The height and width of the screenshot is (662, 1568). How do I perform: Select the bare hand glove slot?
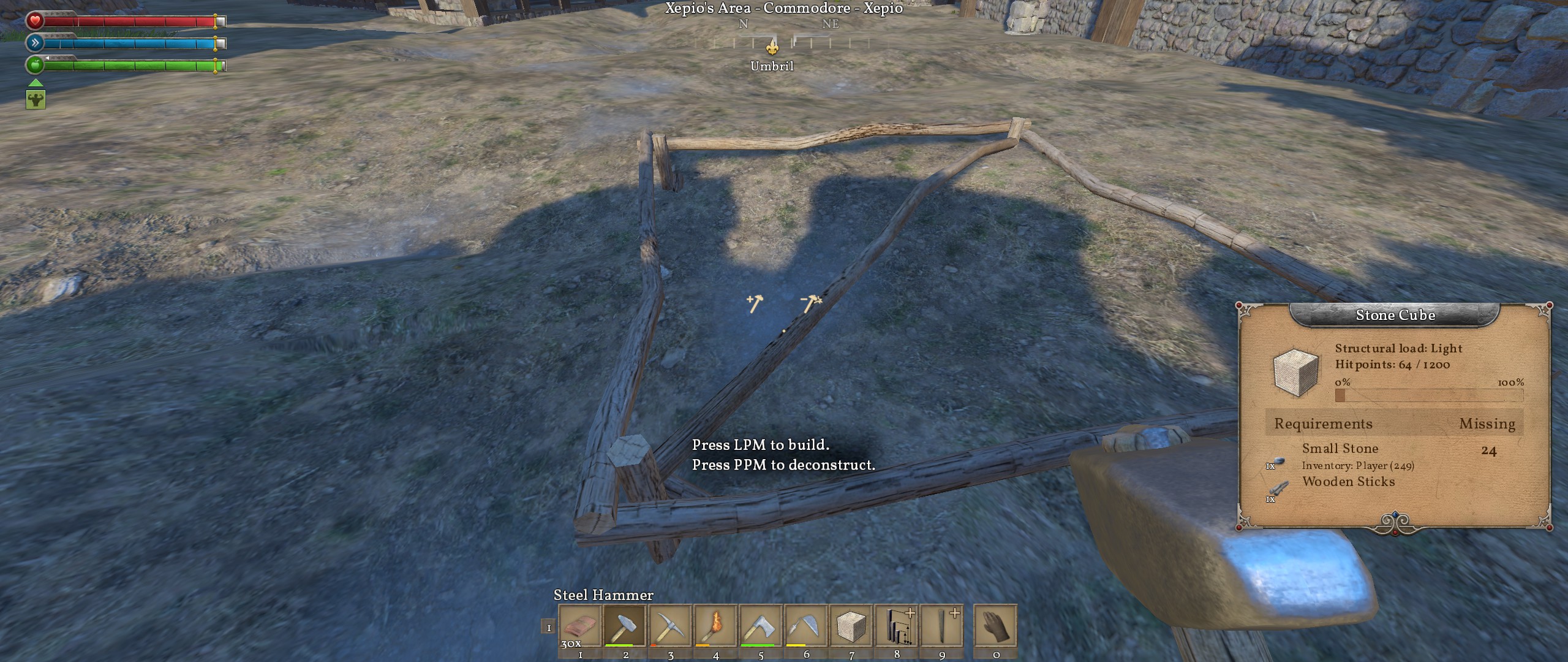tap(996, 626)
